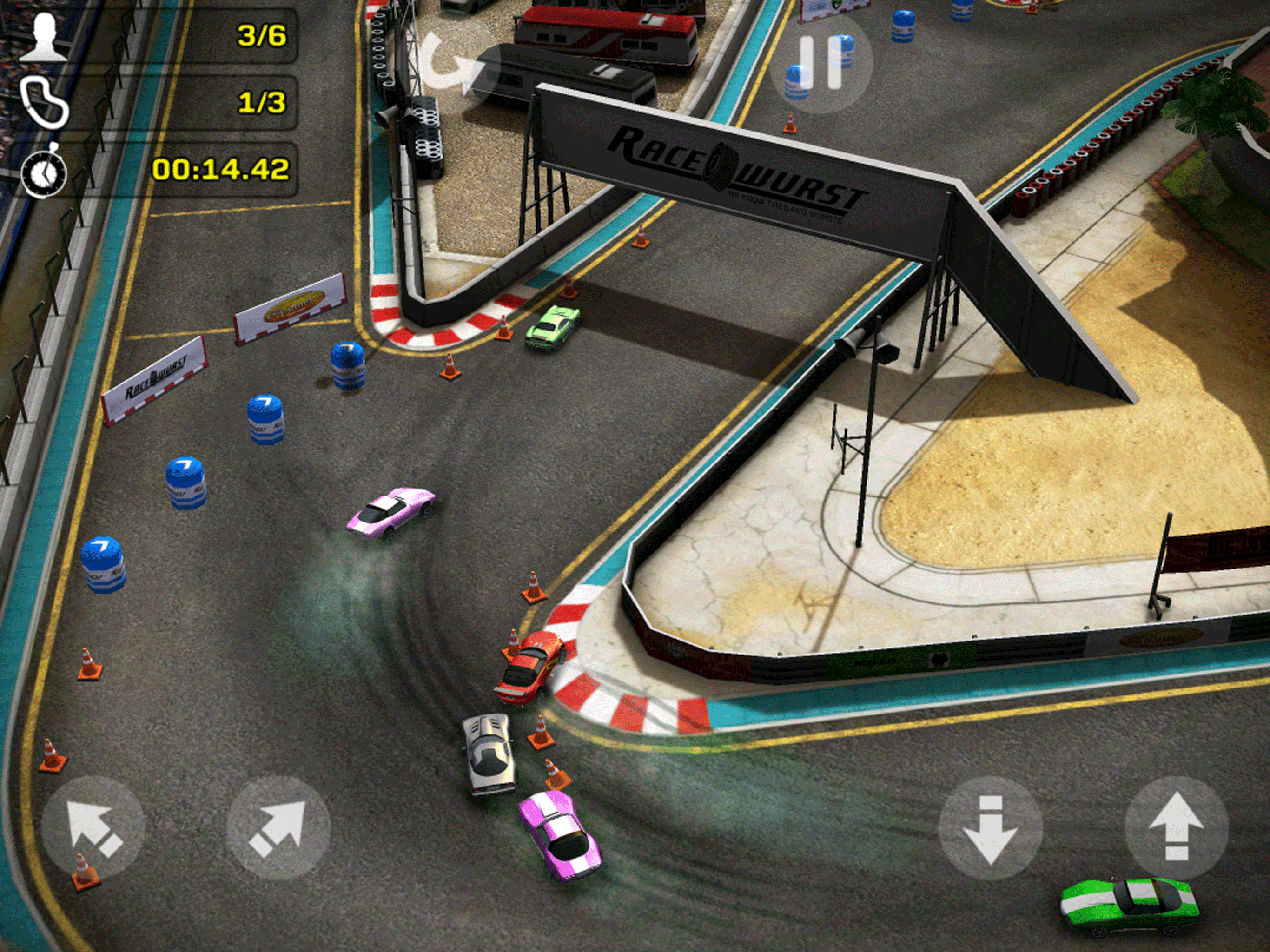Steer right with the up-right arrow
1270x952 pixels.
(279, 828)
